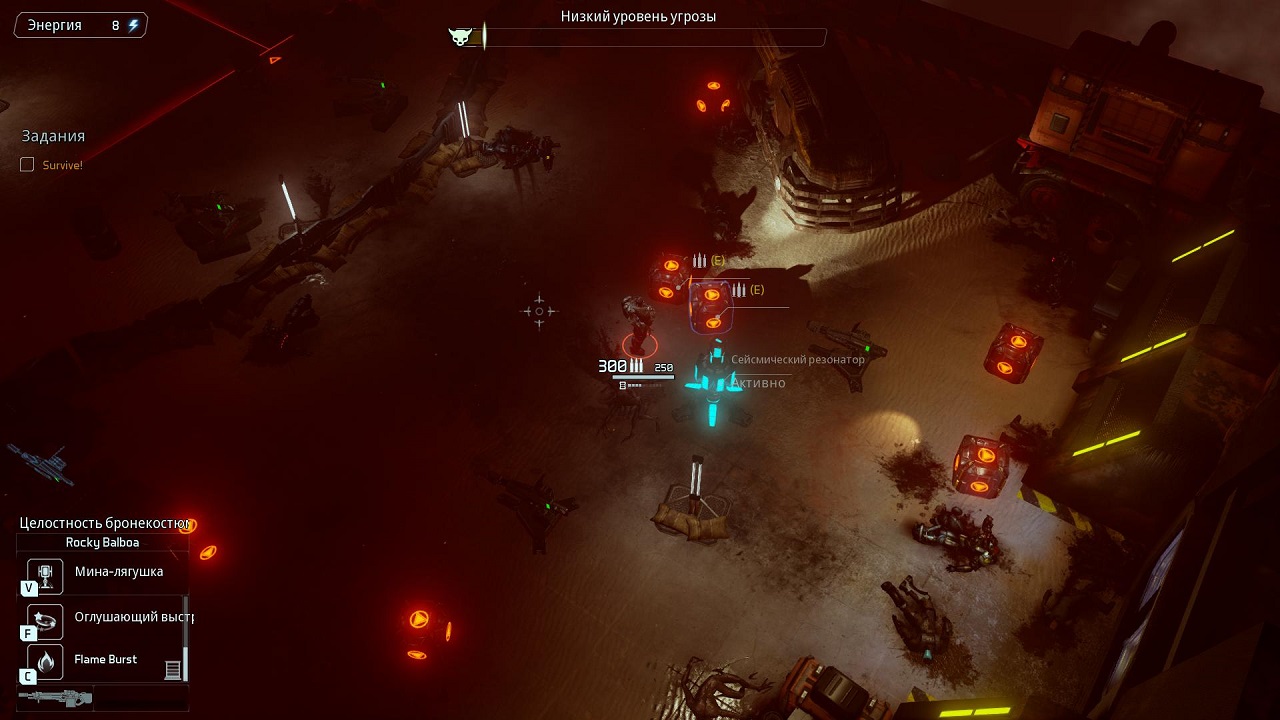1280x720 pixels.
Task: Activate the Мина-лягушка mine ability icon
Action: (x=45, y=574)
